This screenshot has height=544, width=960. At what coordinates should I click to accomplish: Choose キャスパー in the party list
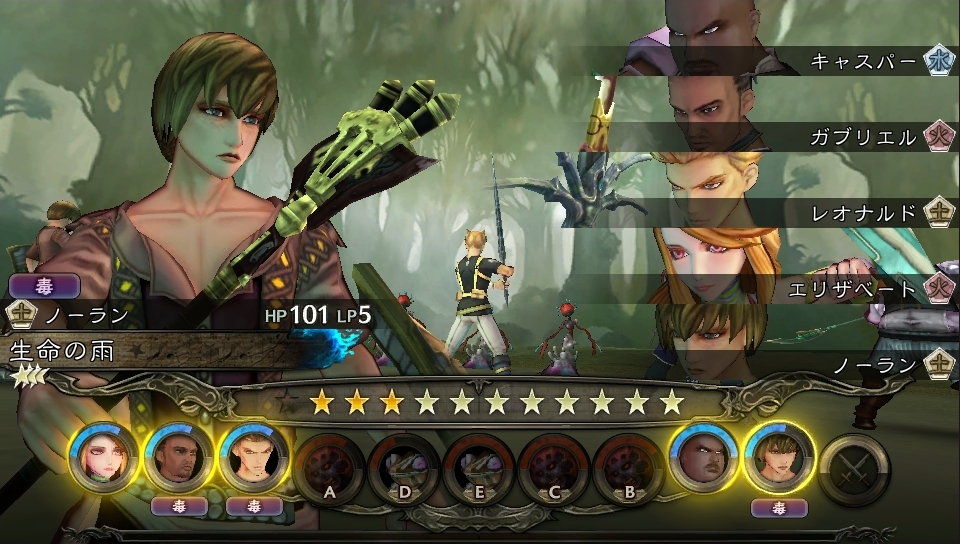point(863,62)
